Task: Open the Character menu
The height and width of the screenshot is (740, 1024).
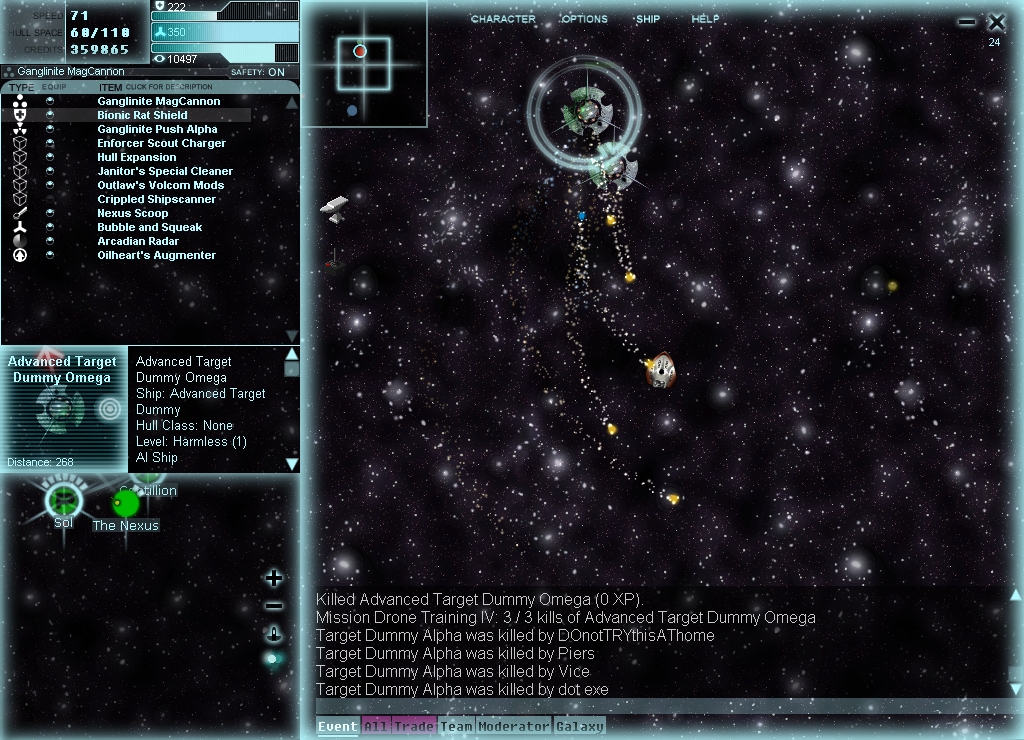Action: pyautogui.click(x=503, y=19)
